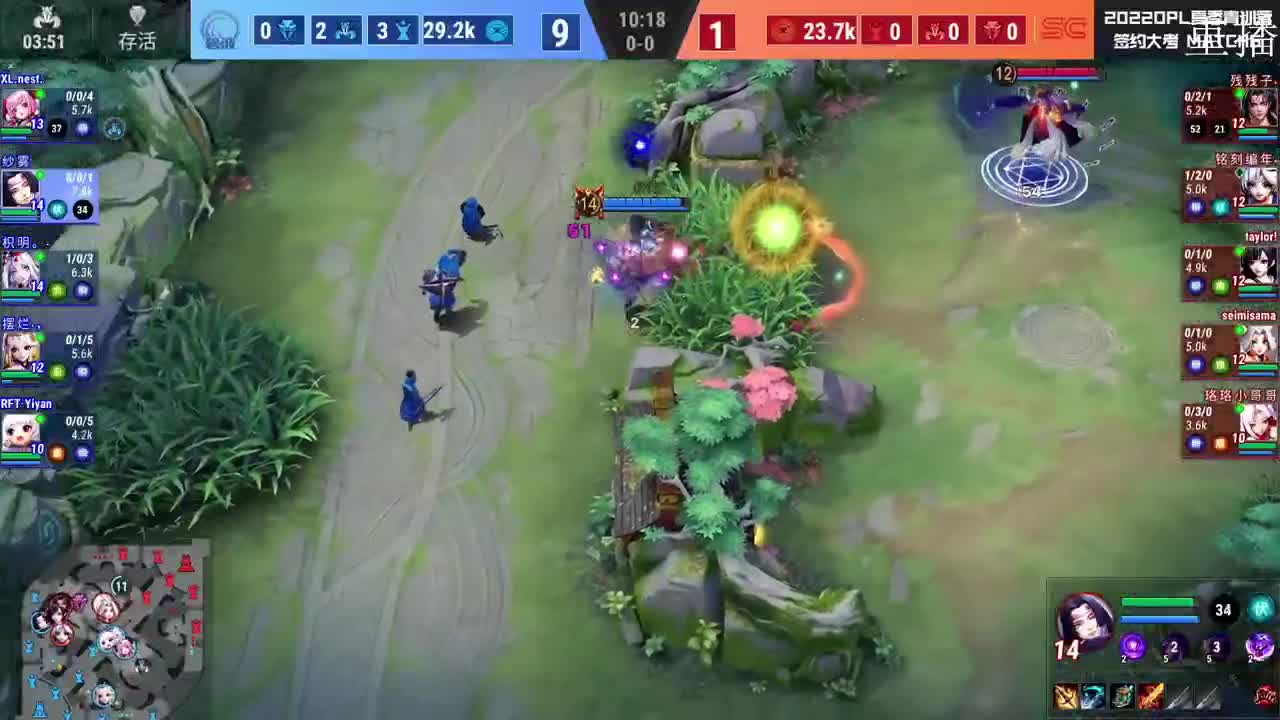Activate the ultimate ability in the bottom-right corner
1280x720 pixels.
click(x=1258, y=646)
